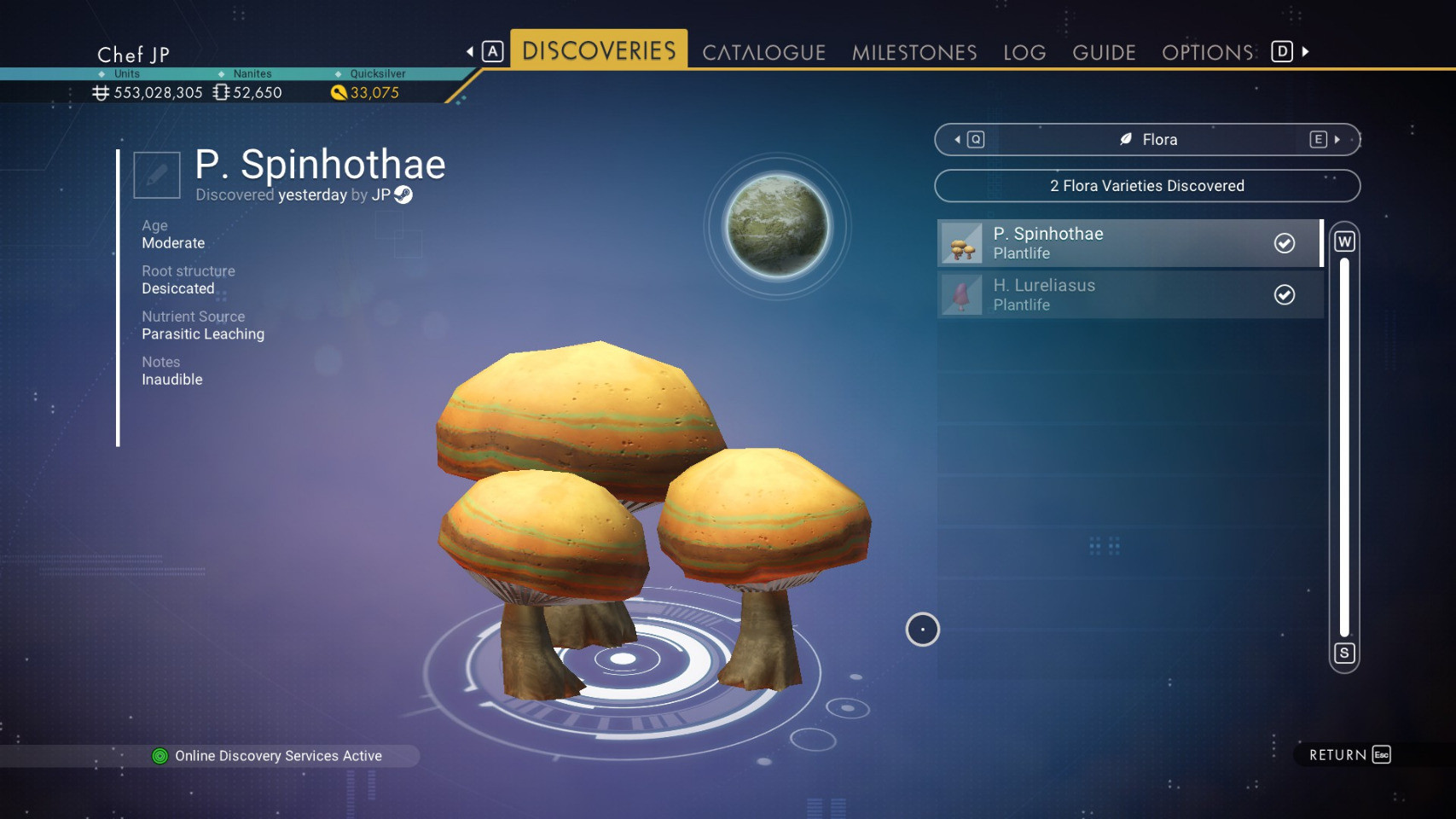The height and width of the screenshot is (819, 1456).
Task: Open the MILESTONES tab
Action: pos(914,52)
